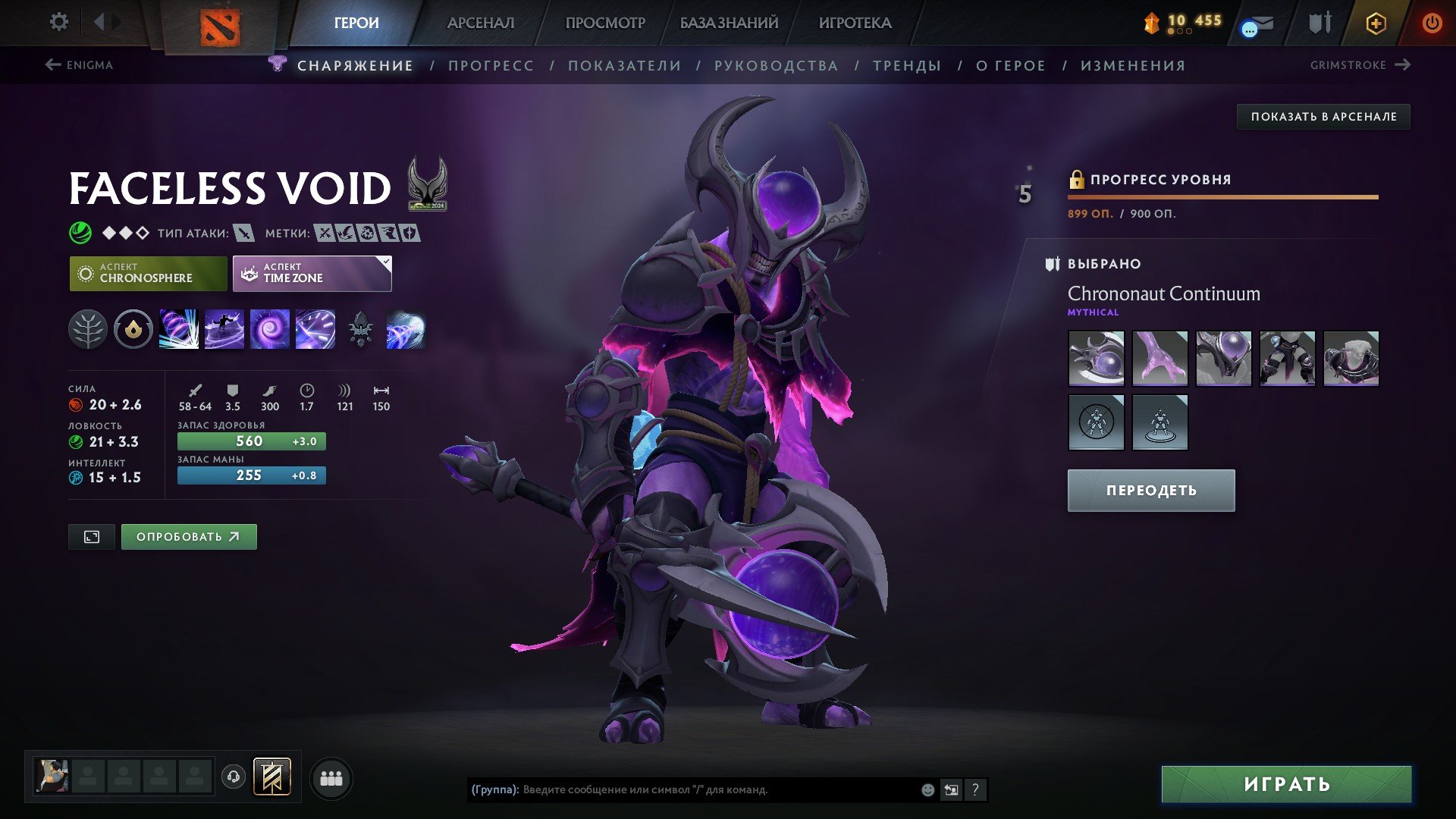This screenshot has width=1456, height=819.
Task: Click the golden innate ability icon
Action: point(133,330)
